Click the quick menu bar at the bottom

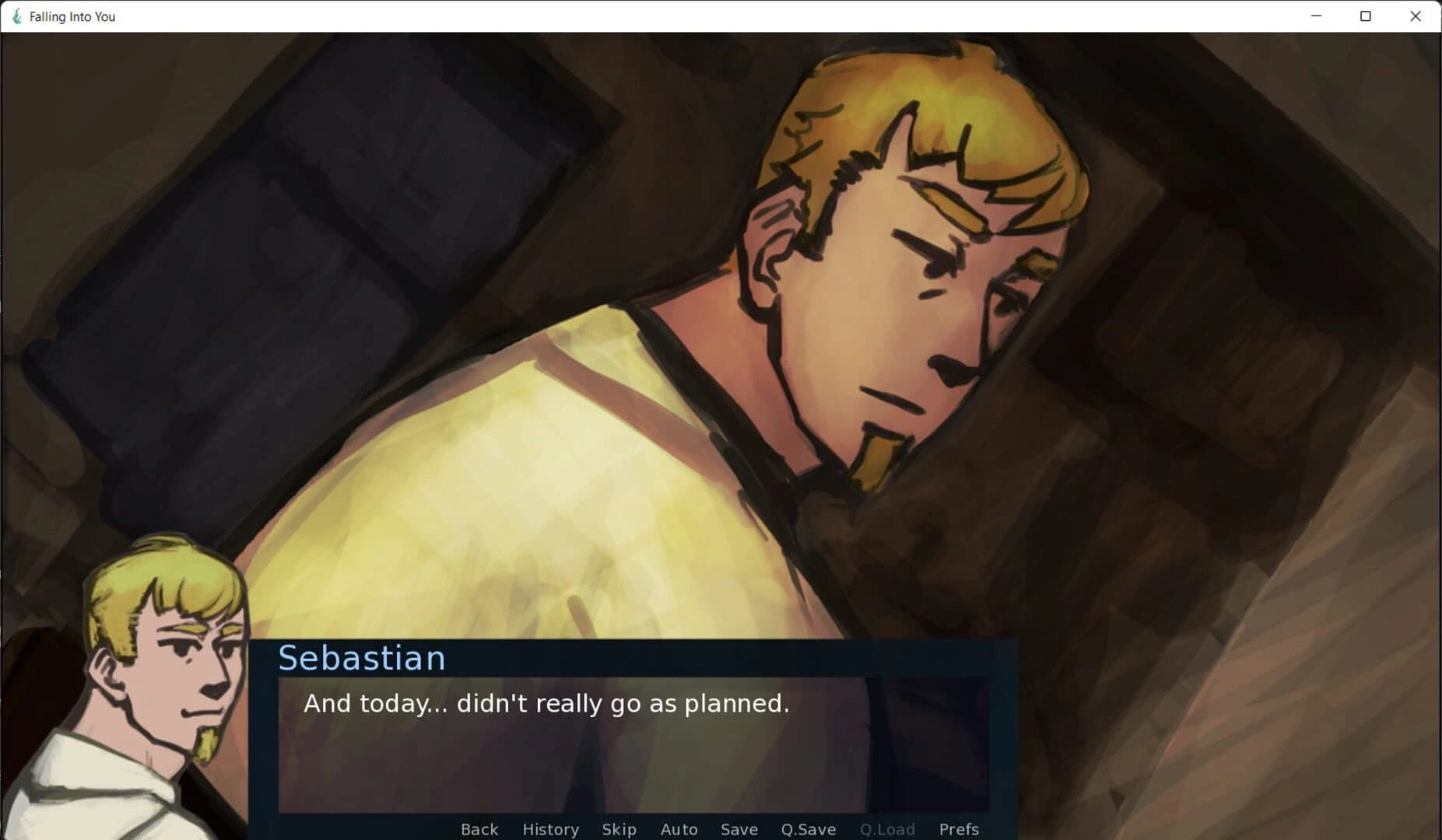(x=720, y=829)
